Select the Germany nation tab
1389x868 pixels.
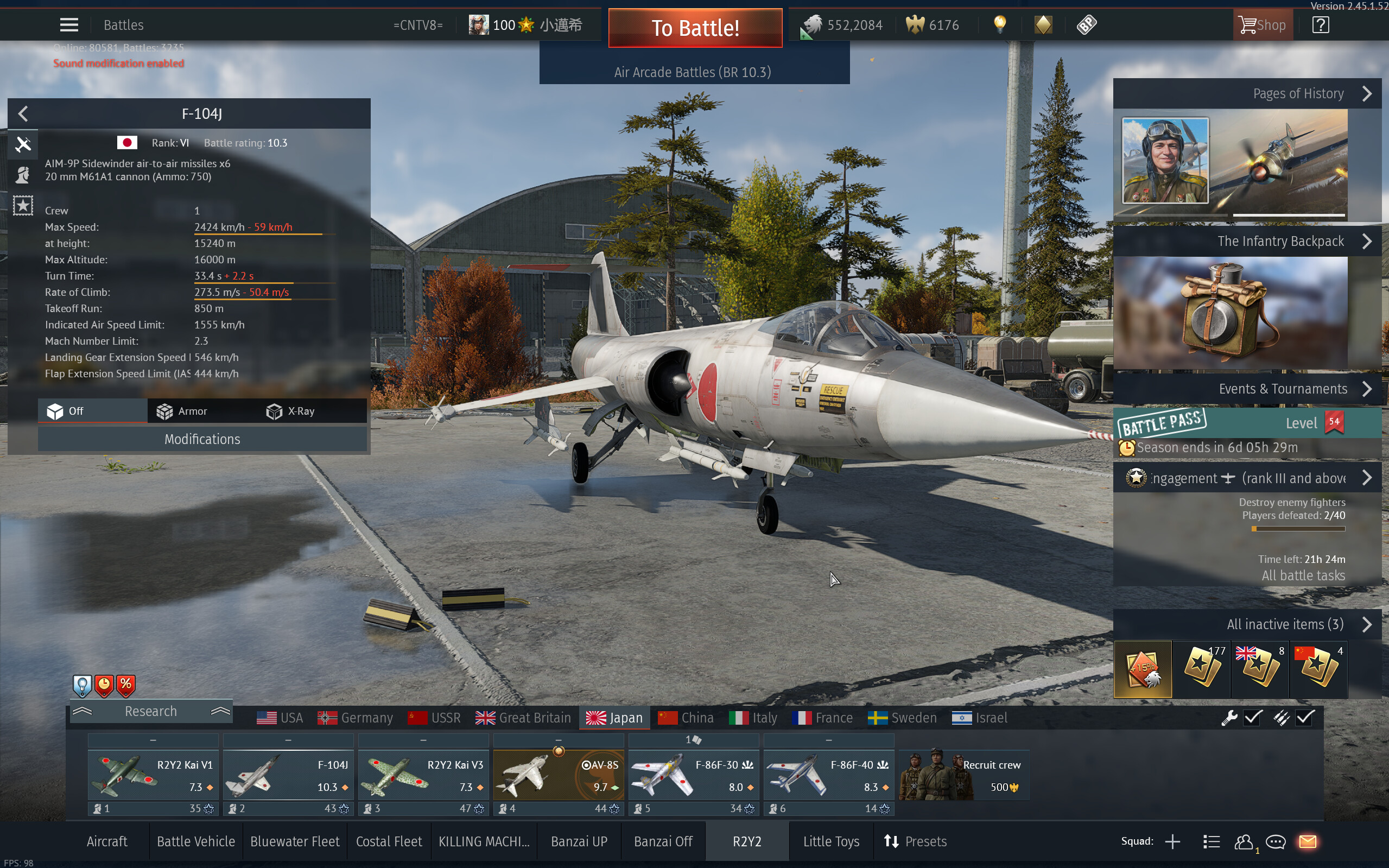356,718
